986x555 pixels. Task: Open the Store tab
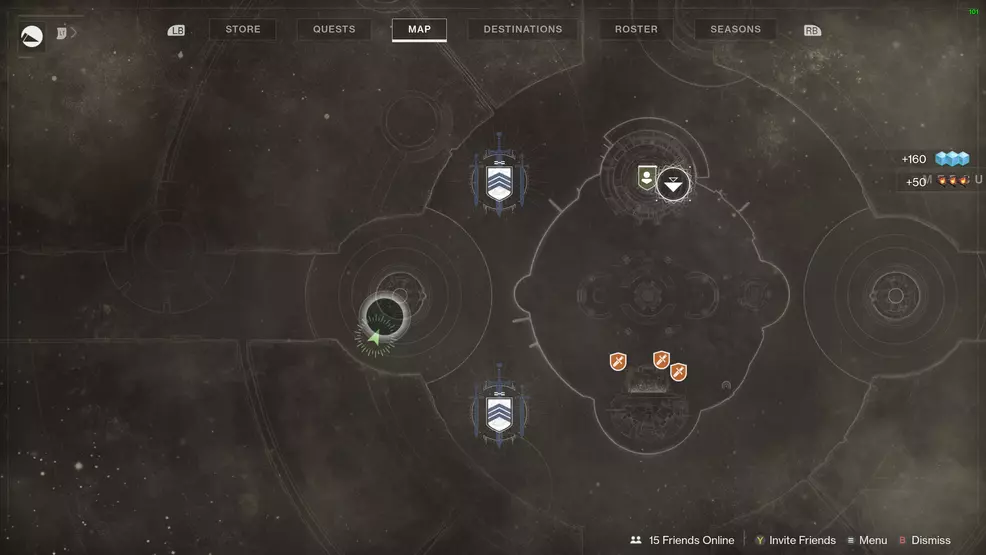click(x=243, y=30)
